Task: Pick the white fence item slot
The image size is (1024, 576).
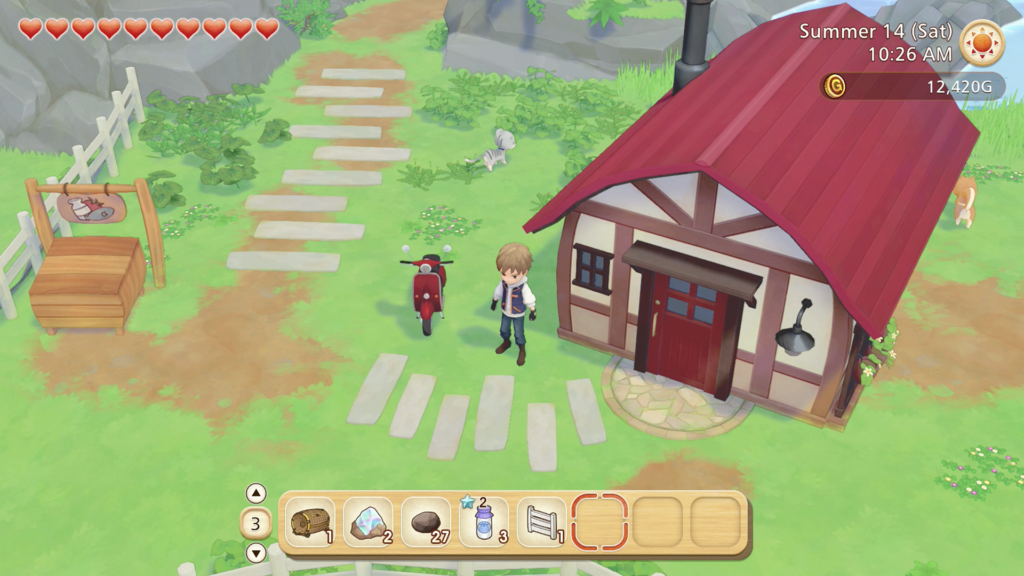Action: (x=541, y=522)
